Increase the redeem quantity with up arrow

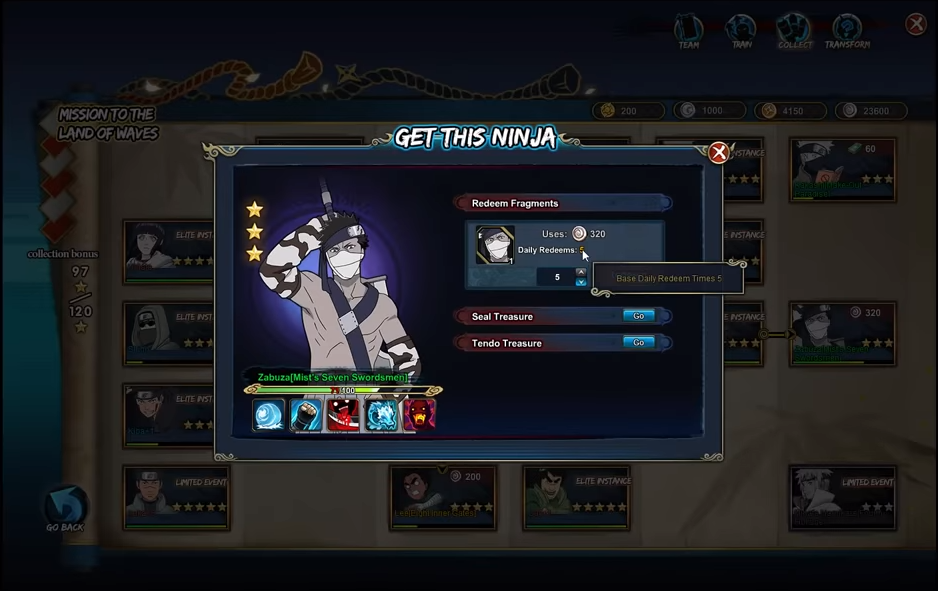coord(581,271)
